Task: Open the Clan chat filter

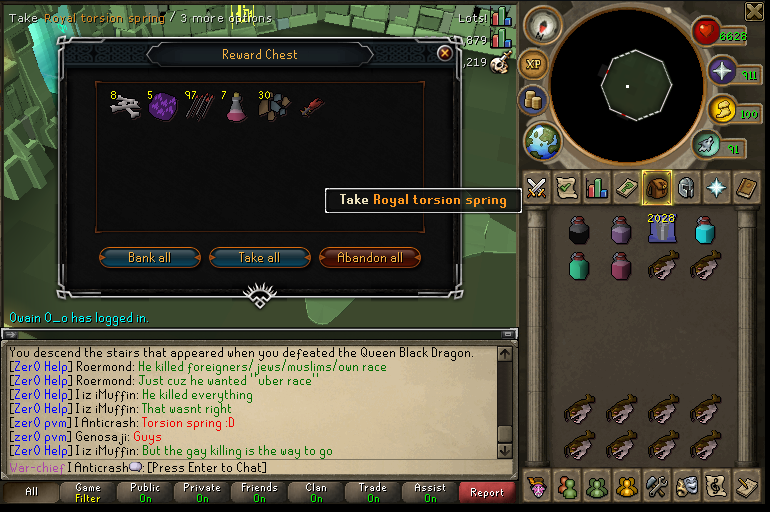Action: [316, 492]
